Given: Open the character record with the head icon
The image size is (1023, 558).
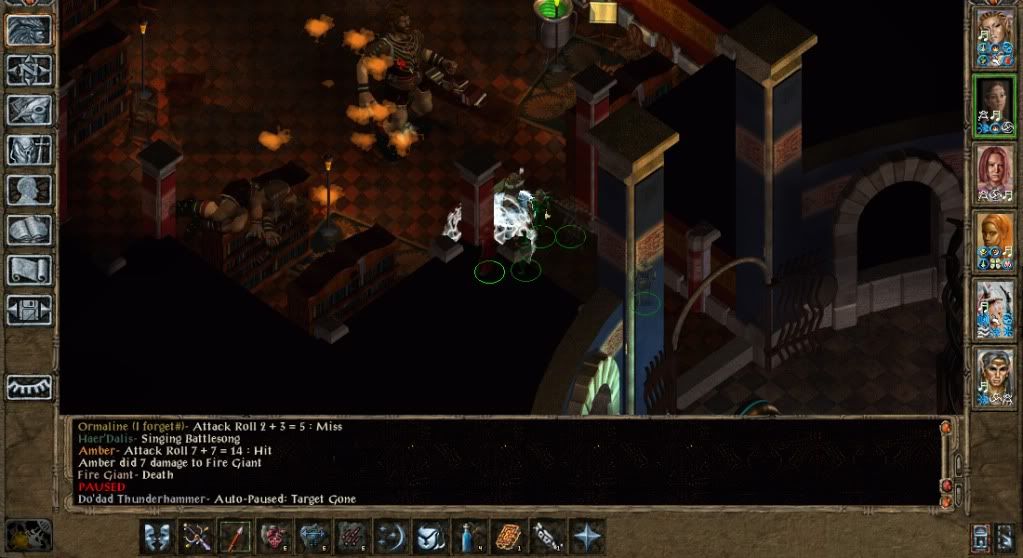Looking at the screenshot, I should (28, 189).
